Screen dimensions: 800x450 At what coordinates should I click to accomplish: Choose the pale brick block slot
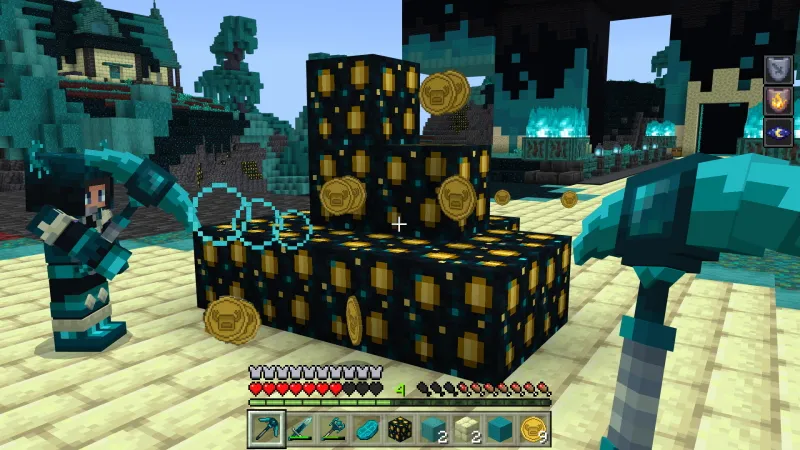[x=466, y=429]
